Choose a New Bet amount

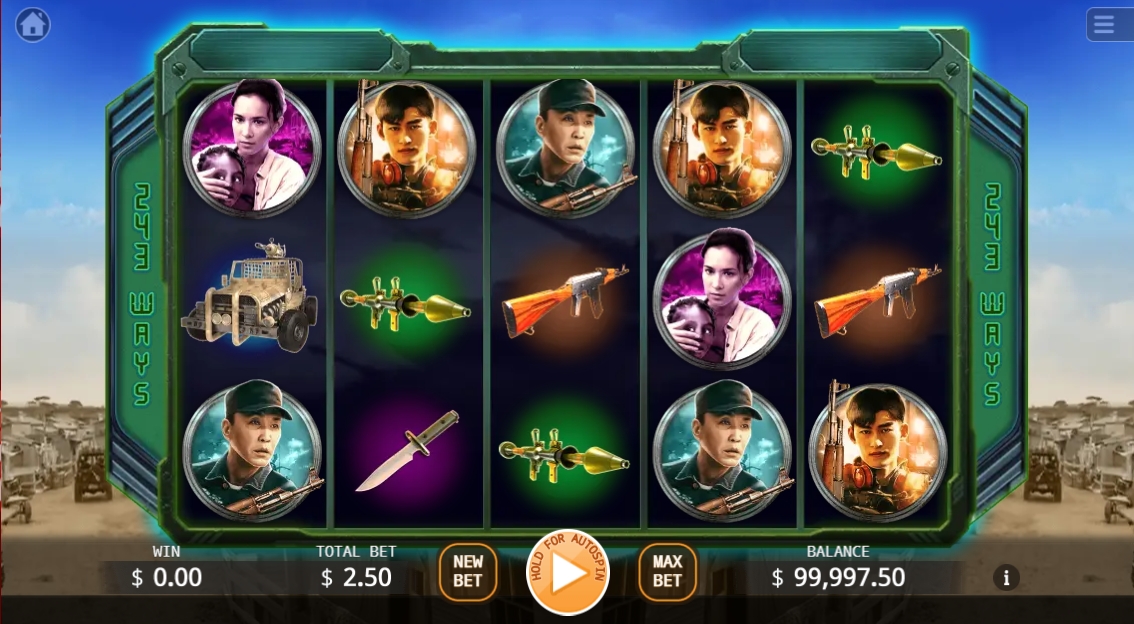467,572
